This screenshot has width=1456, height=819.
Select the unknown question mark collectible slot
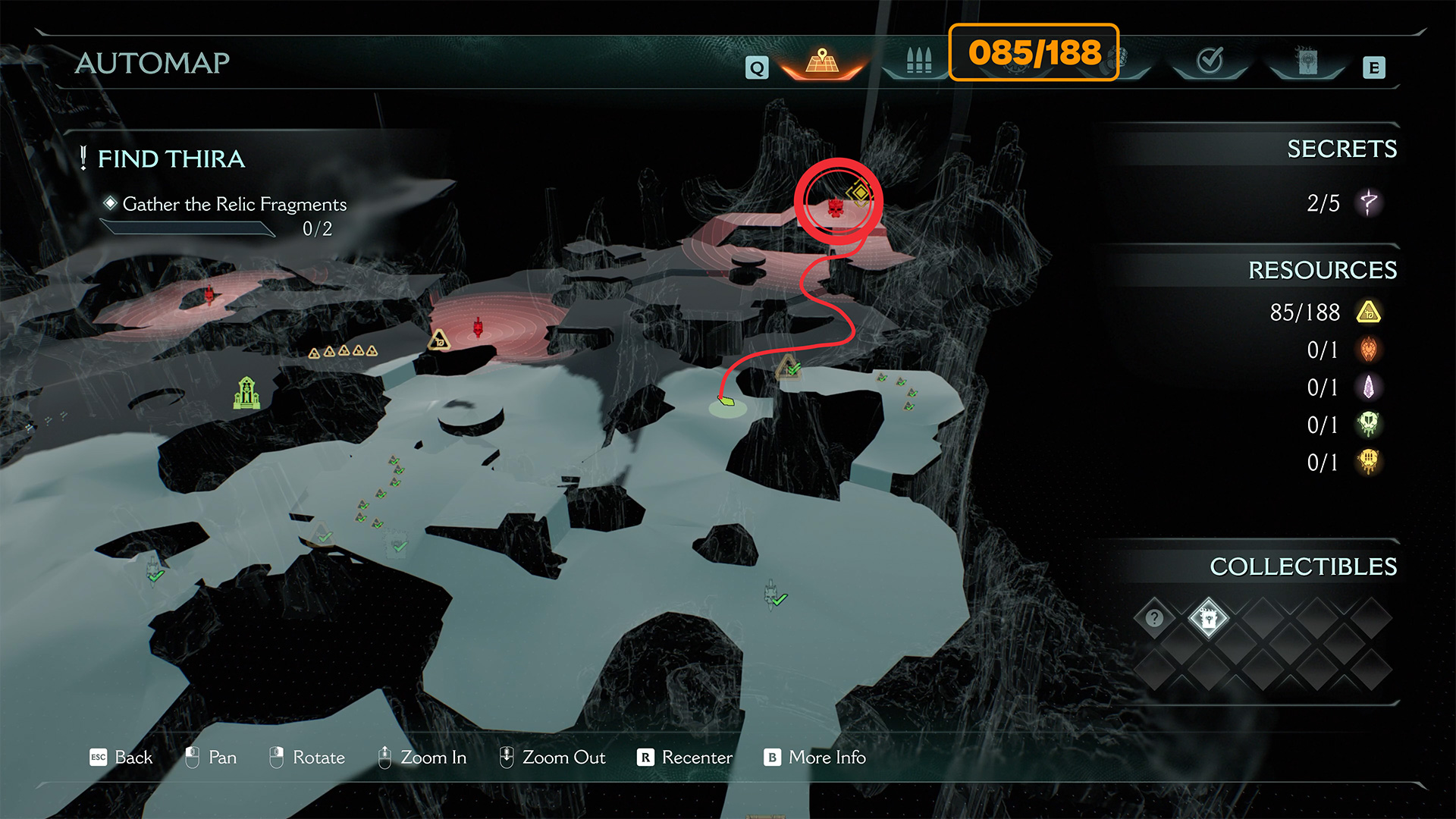(1154, 618)
